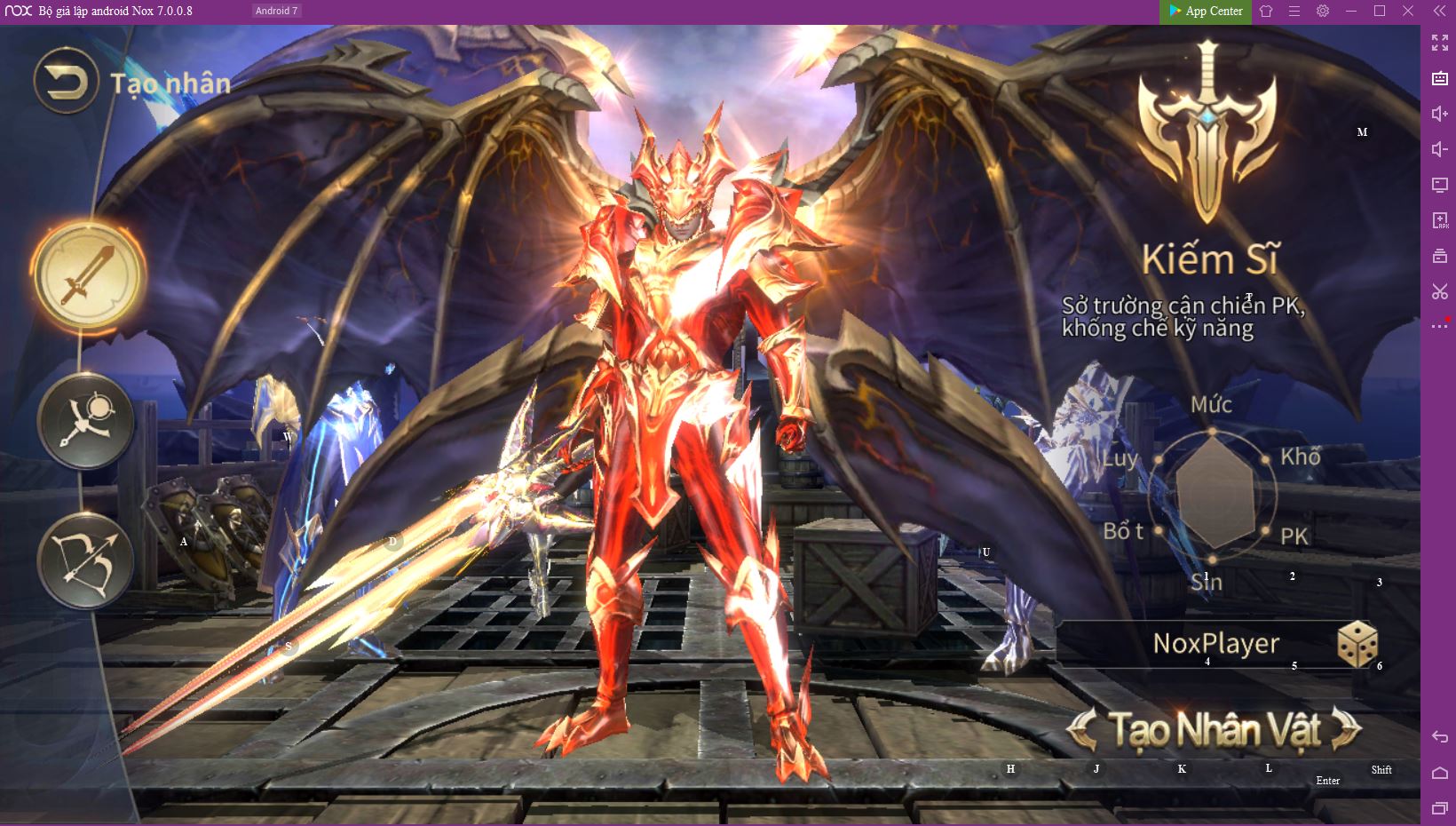Expand more options via the ellipsis icon

pyautogui.click(x=1440, y=327)
